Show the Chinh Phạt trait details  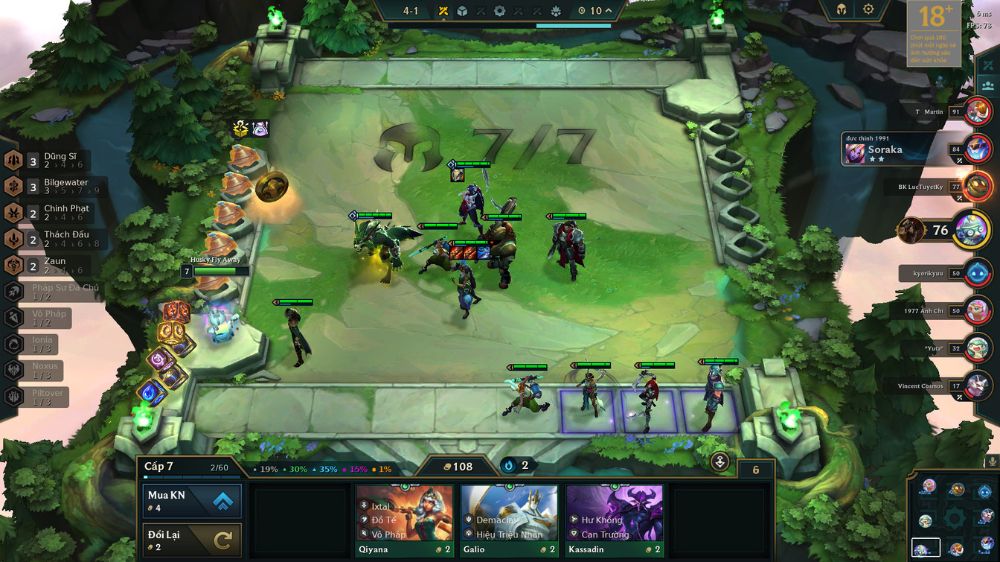[48, 213]
